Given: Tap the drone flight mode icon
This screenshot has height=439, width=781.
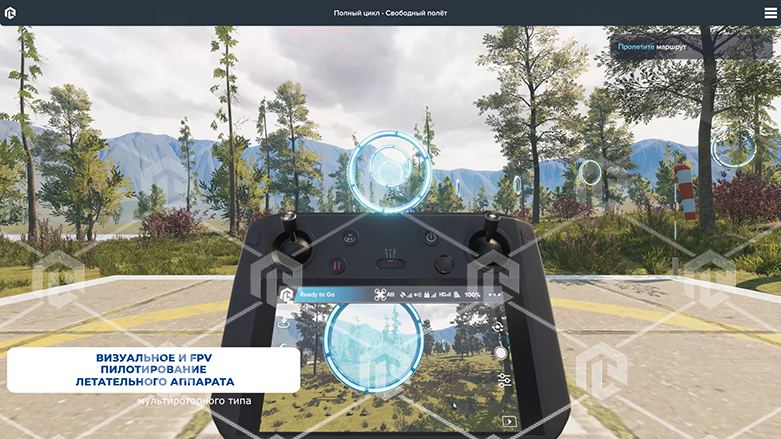Looking at the screenshot, I should (380, 295).
